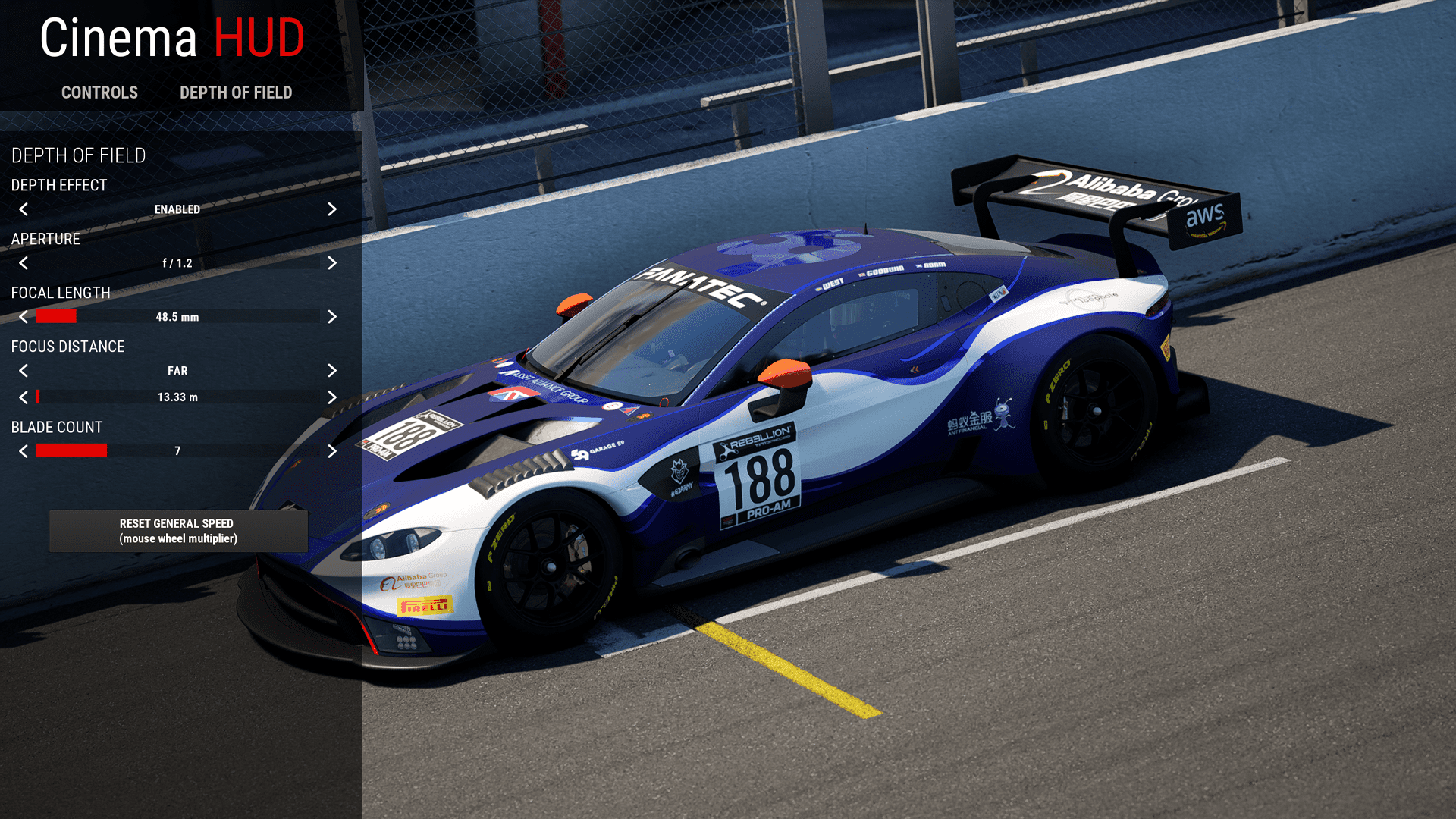Toggle Depth Effect with the right arrow

click(332, 210)
